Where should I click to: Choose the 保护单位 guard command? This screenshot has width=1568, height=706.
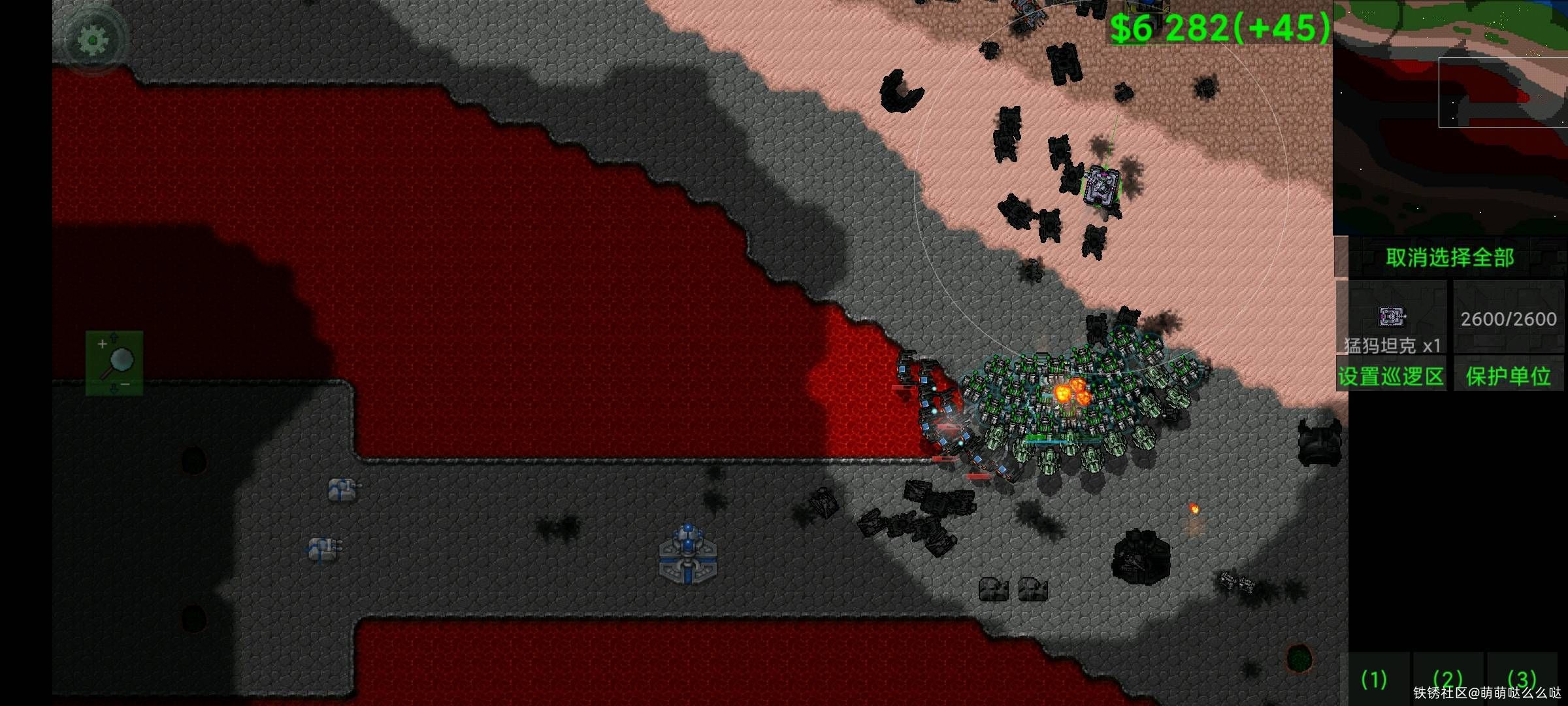(x=1508, y=376)
